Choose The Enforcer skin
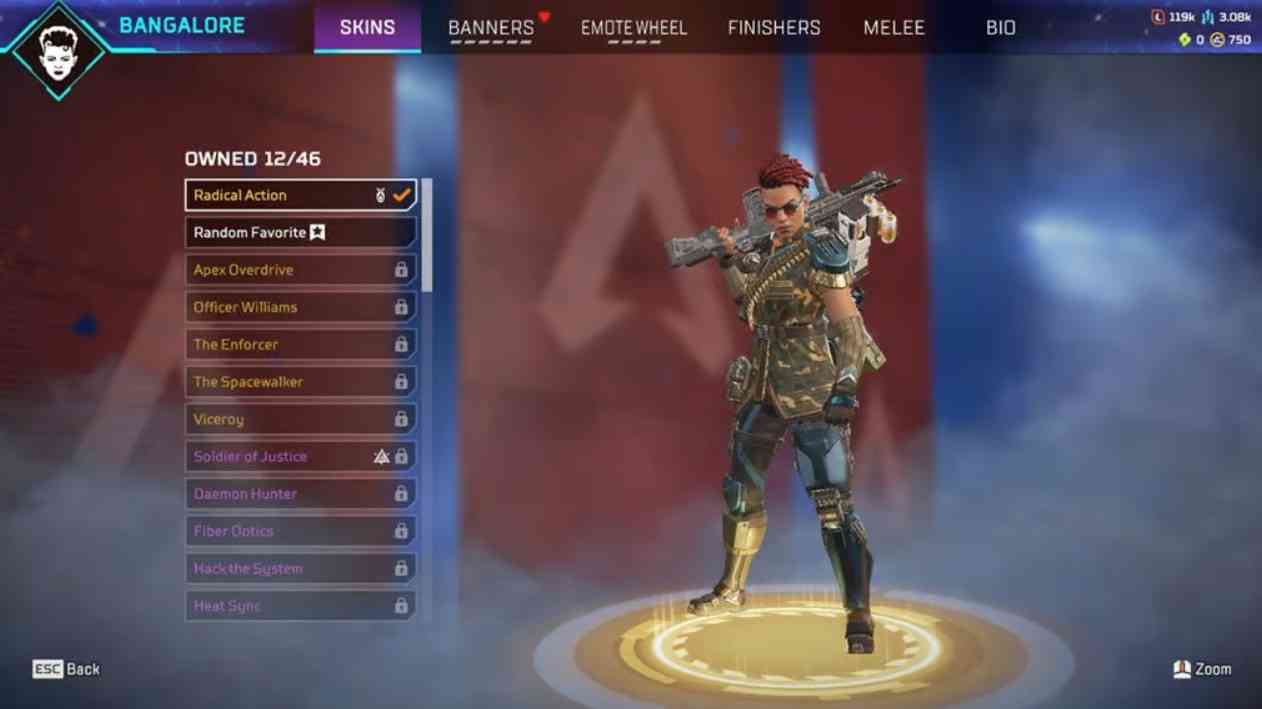Screen dimensions: 1262x709 300,344
